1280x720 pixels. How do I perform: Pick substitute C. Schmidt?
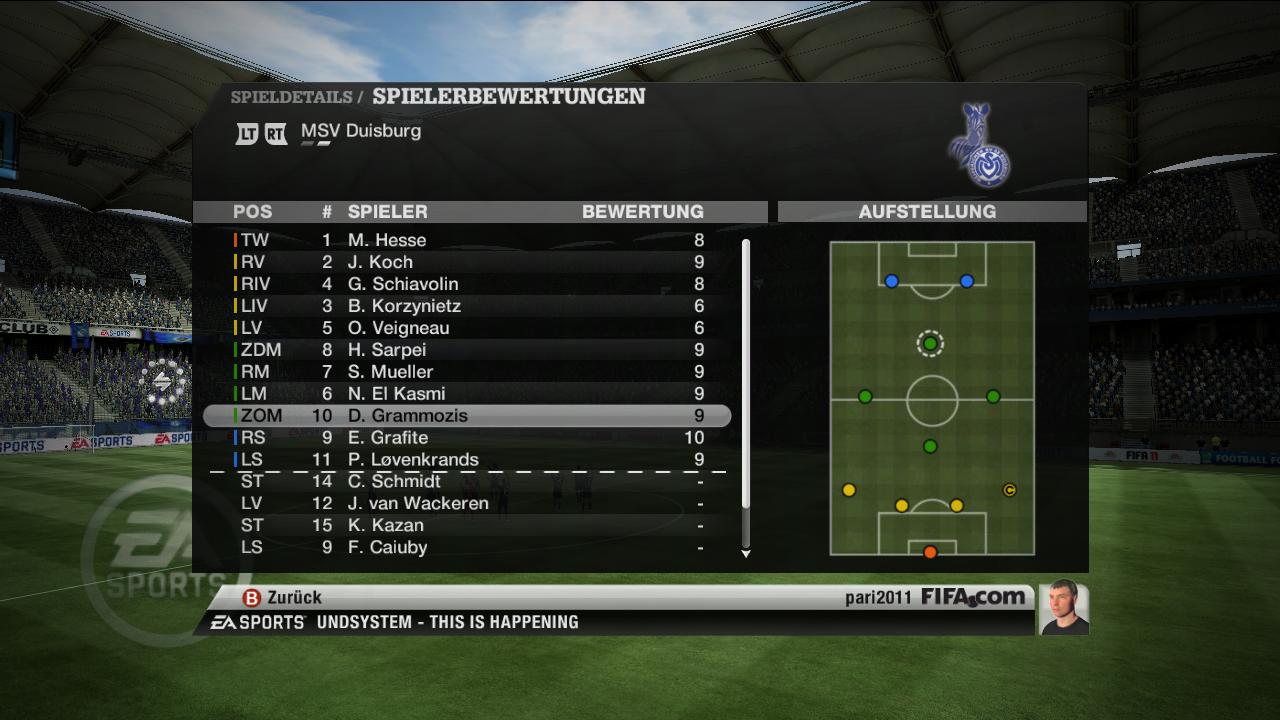coord(467,482)
